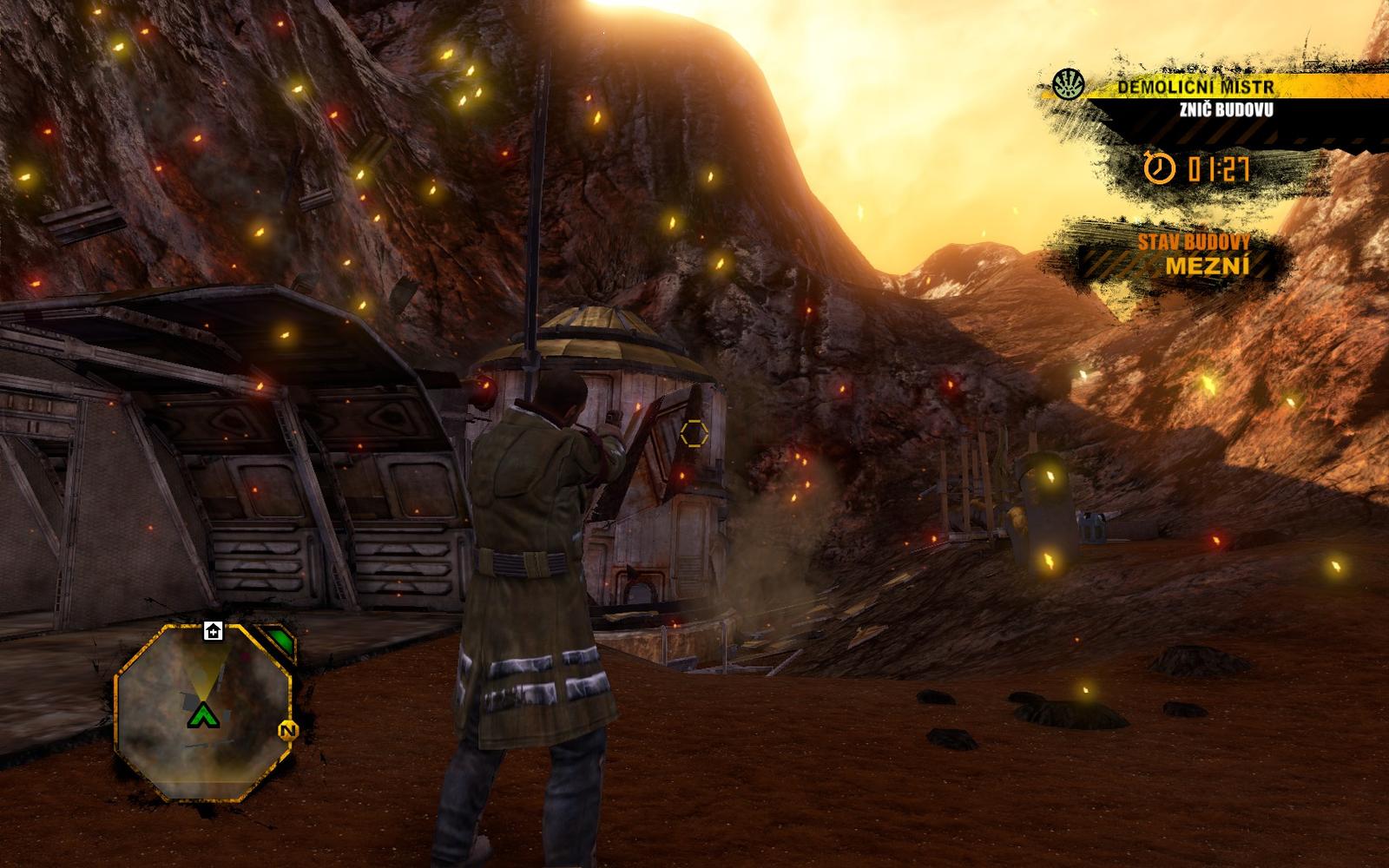This screenshot has width=1389, height=868.
Task: Open the Demoliční mistr objective banner
Action: point(1195,88)
